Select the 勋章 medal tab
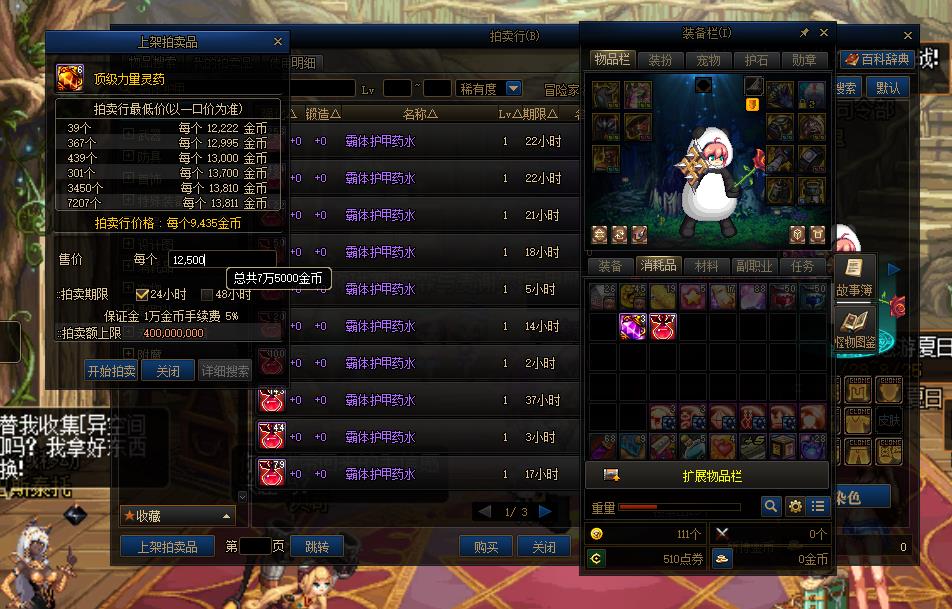Viewport: 952px width, 609px height. click(x=804, y=60)
